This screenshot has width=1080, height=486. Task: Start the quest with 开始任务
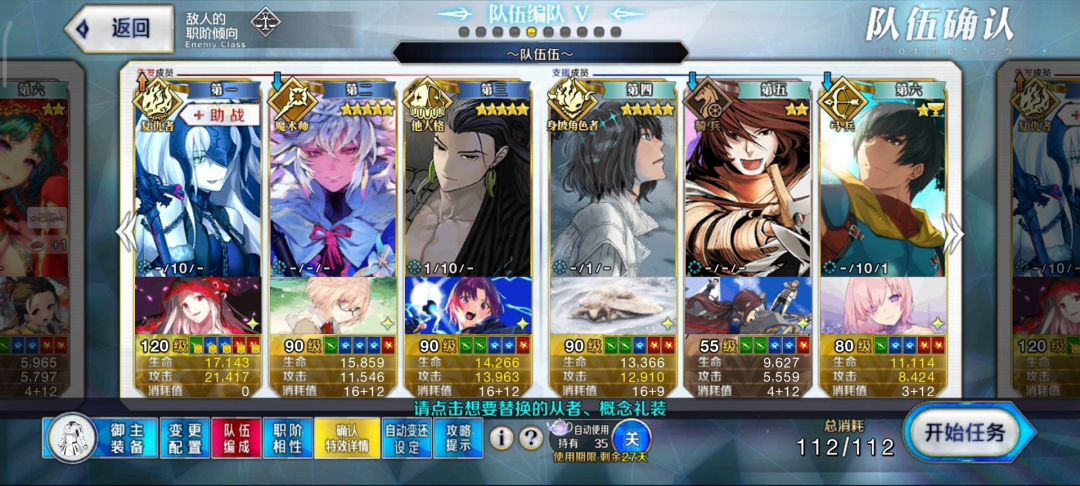[965, 434]
